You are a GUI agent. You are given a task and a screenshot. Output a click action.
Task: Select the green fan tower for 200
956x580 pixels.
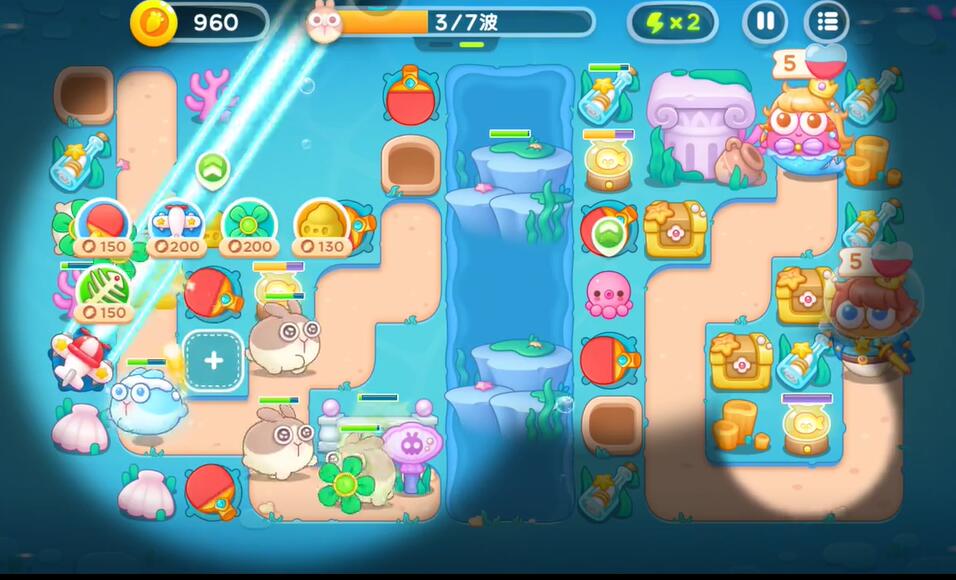249,226
